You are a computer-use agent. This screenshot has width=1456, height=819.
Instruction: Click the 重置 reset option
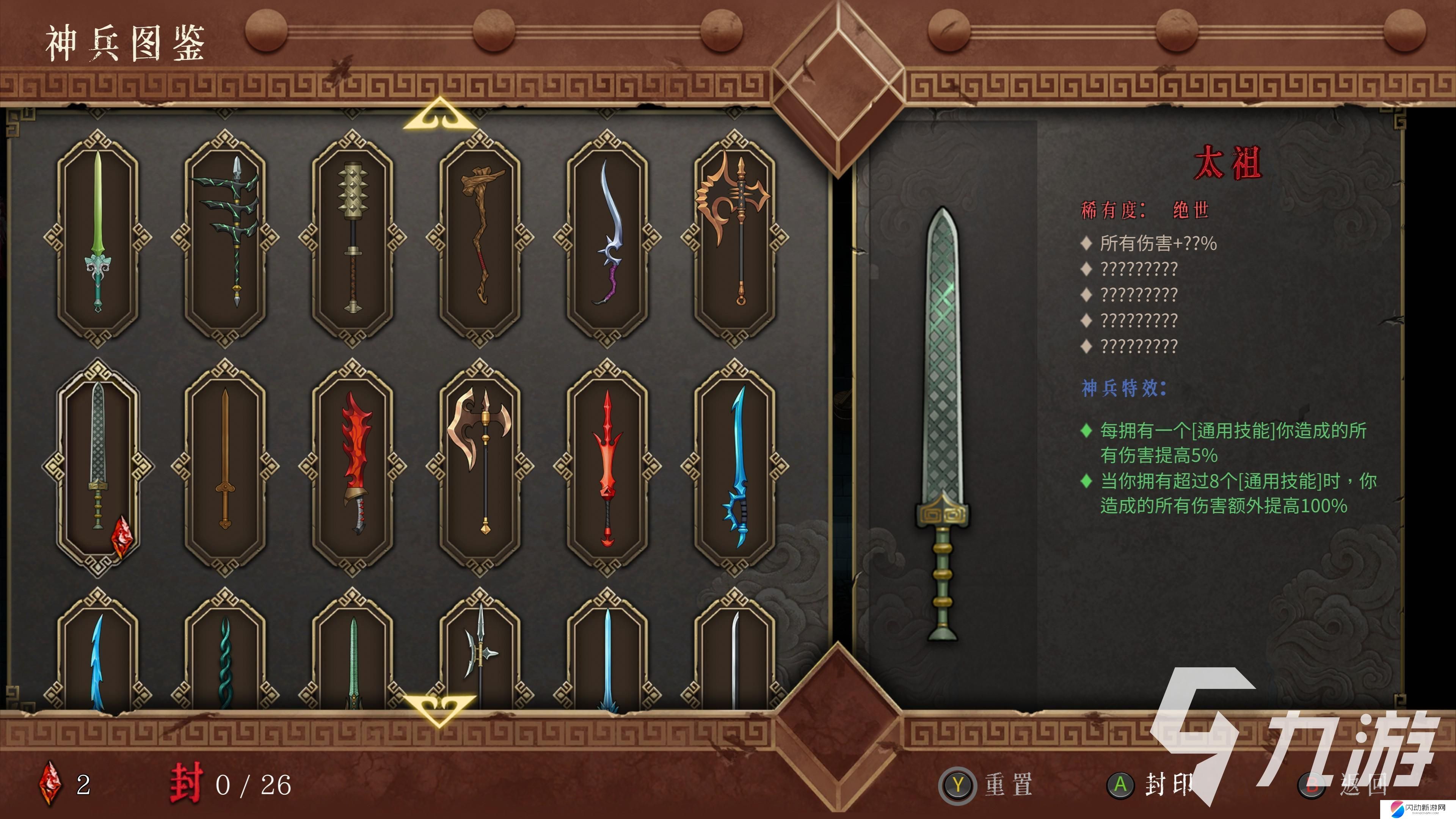coord(986,785)
